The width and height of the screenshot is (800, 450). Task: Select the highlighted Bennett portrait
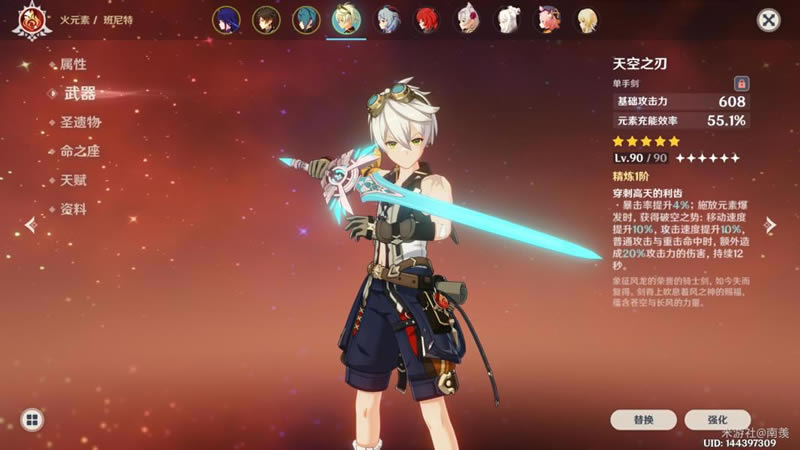346,19
